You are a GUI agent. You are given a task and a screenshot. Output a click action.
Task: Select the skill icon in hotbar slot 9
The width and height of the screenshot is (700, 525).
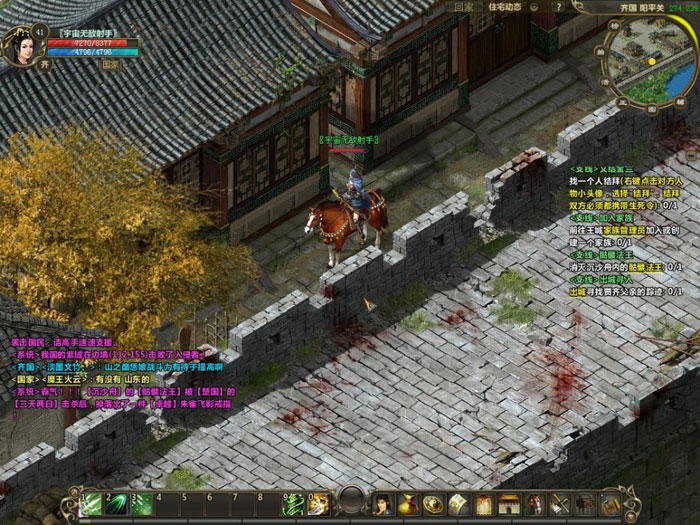click(x=295, y=504)
